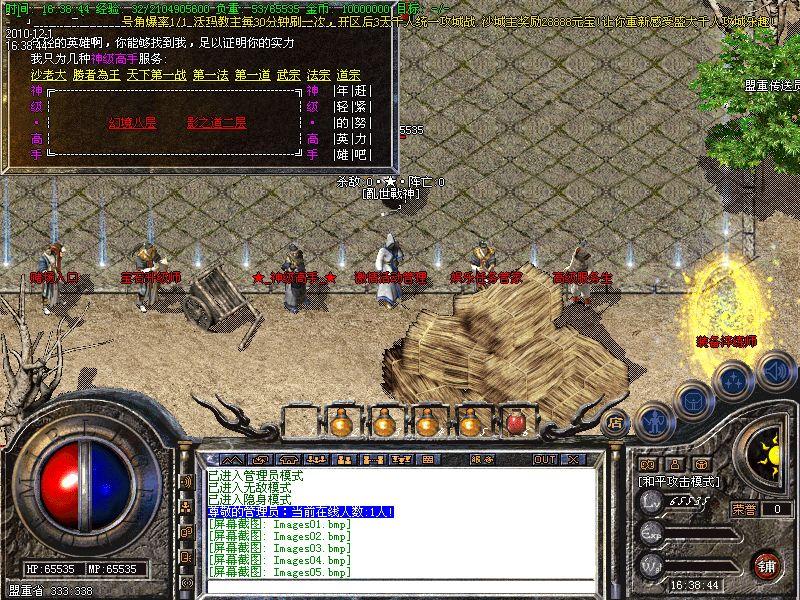Screen dimensions: 800x600
Task: Open the shop via the 店 button
Action: click(616, 422)
